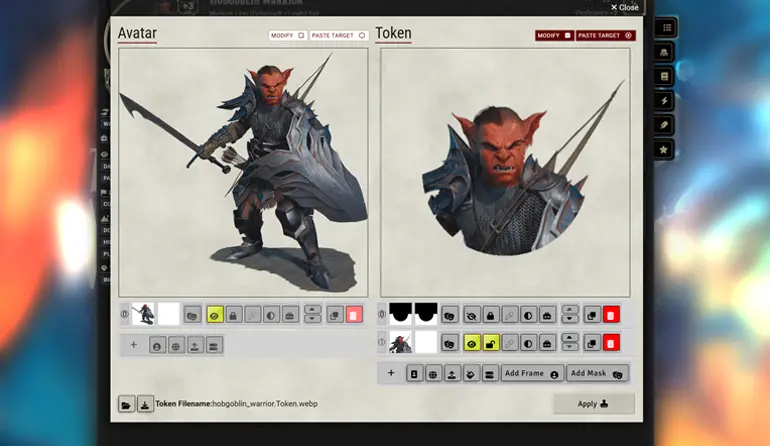This screenshot has width=770, height=446.
Task: Toggle Token Paste Target option
Action: (x=606, y=35)
